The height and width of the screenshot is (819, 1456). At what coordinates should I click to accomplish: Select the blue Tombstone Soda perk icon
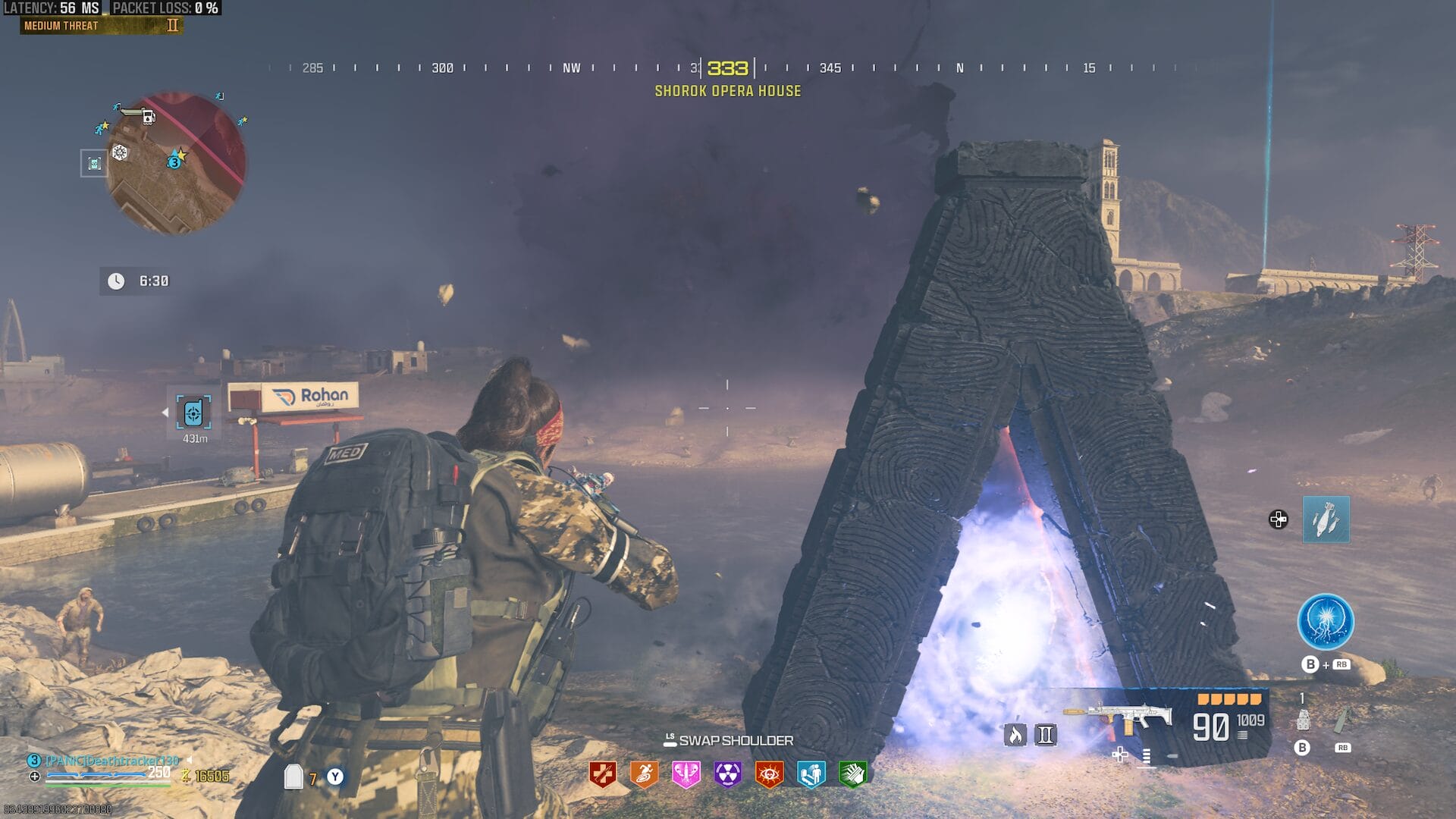(x=811, y=774)
